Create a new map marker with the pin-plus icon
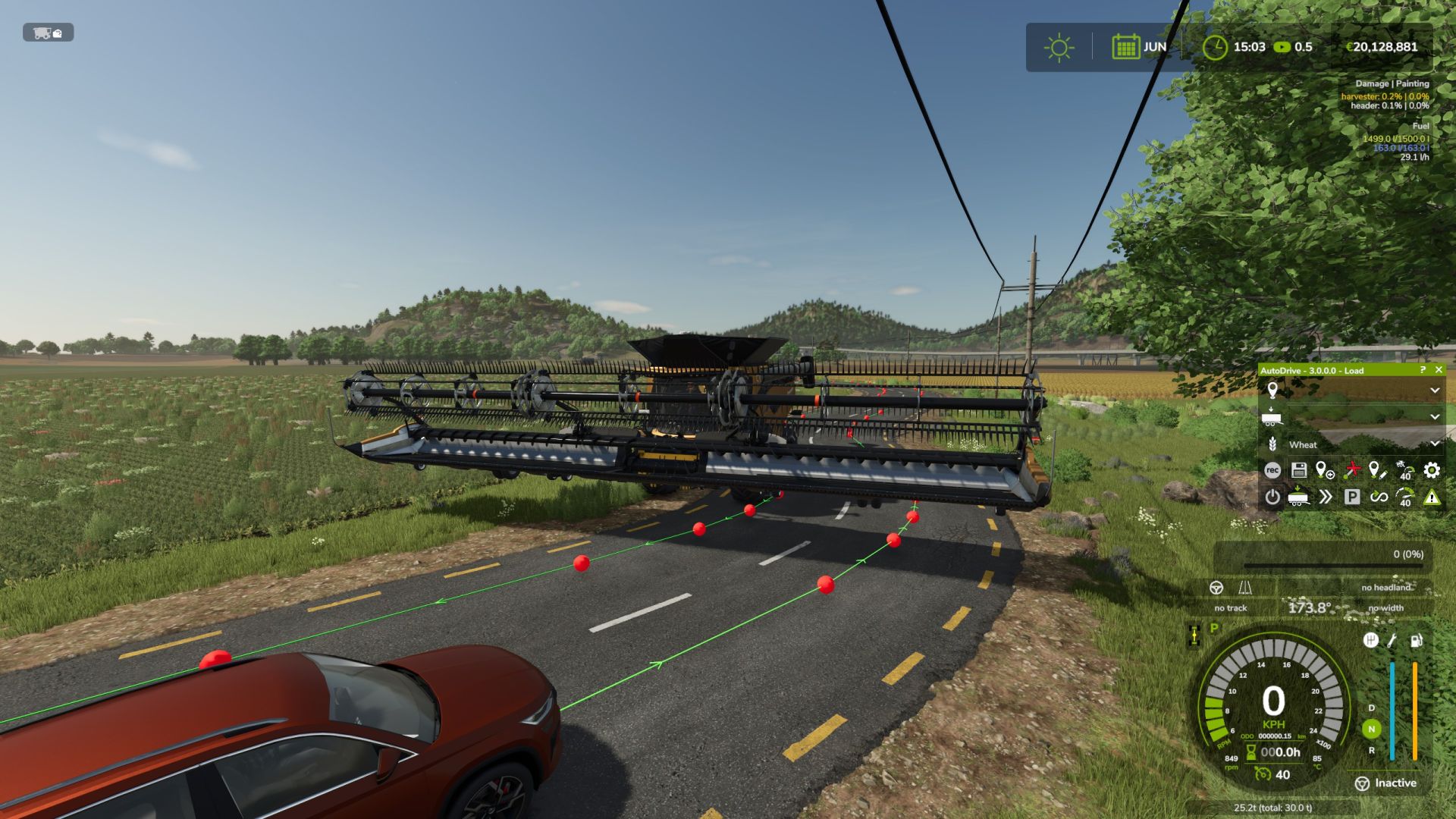1456x819 pixels. tap(1325, 470)
